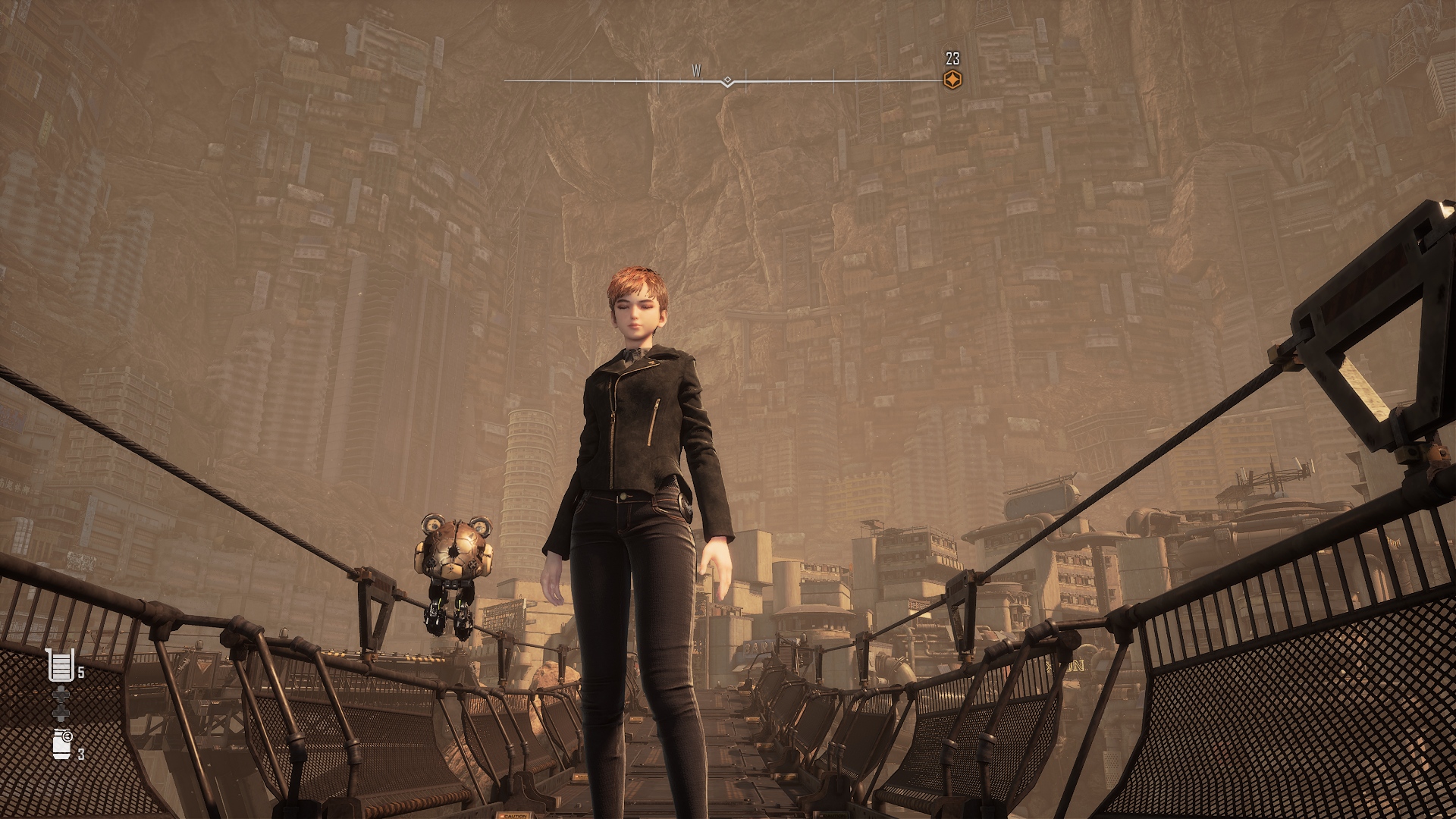The image size is (1456, 819).
Task: Click the orange hexagon objective marker
Action: pos(952,80)
